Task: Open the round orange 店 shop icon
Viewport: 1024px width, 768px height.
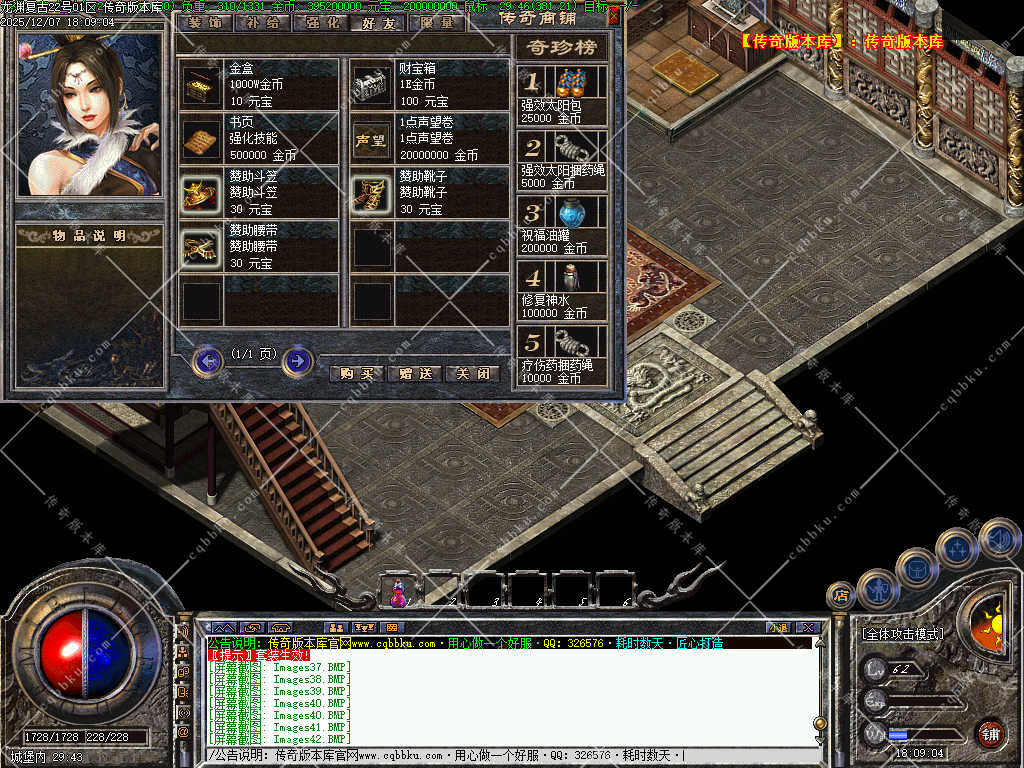Action: click(x=841, y=595)
